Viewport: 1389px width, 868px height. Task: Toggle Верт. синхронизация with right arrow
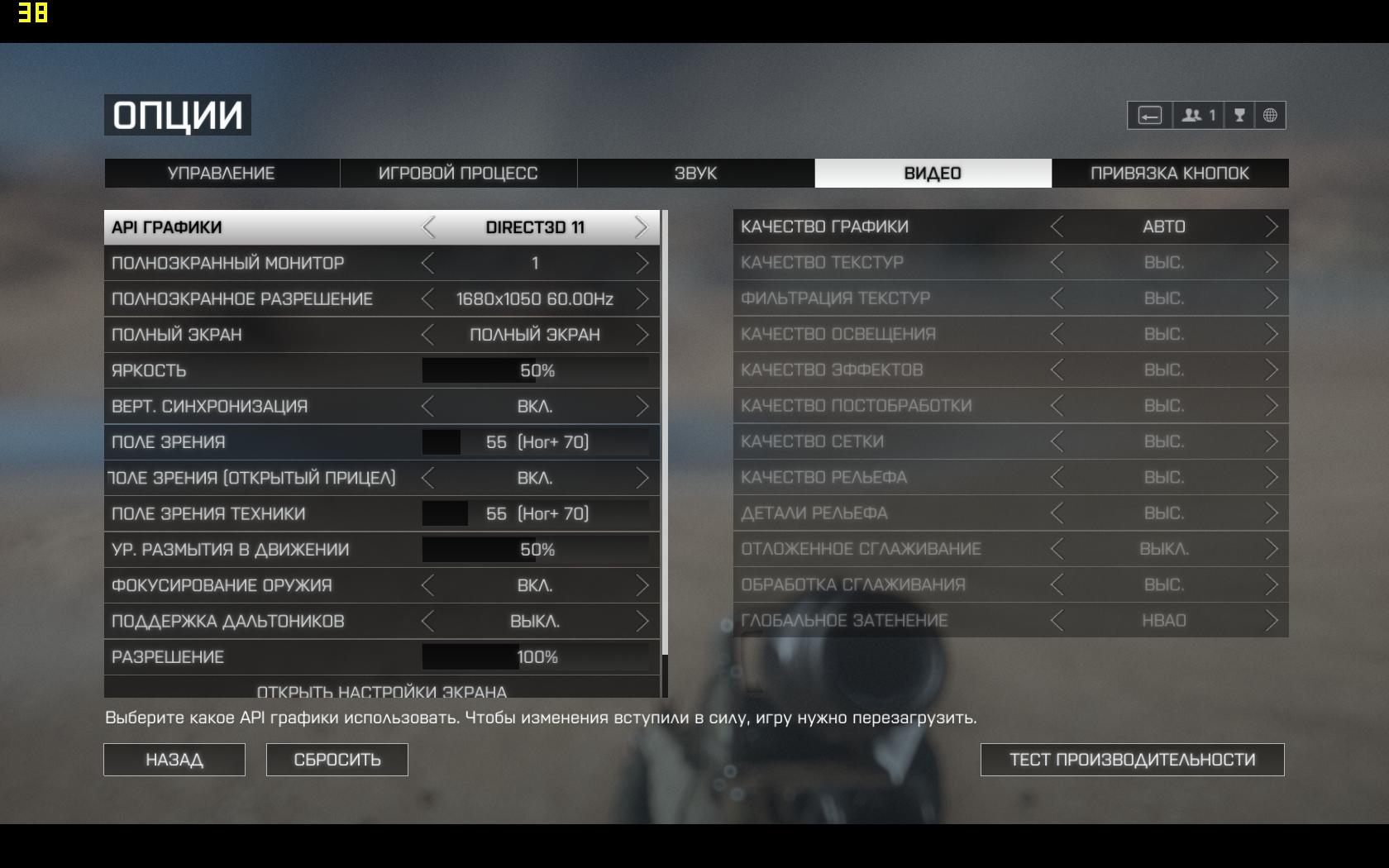[x=642, y=407]
